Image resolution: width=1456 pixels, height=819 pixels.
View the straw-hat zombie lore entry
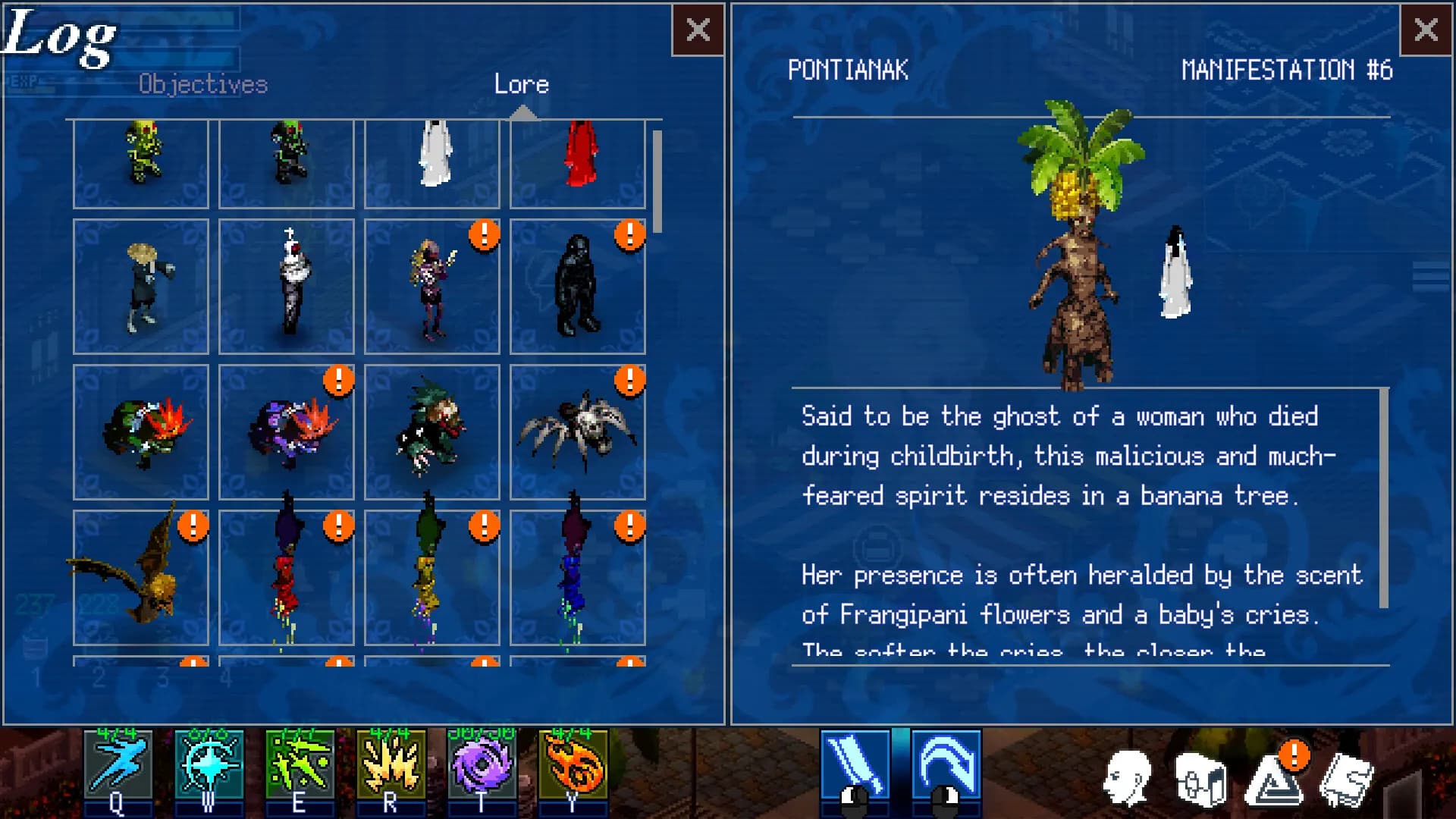click(x=141, y=287)
